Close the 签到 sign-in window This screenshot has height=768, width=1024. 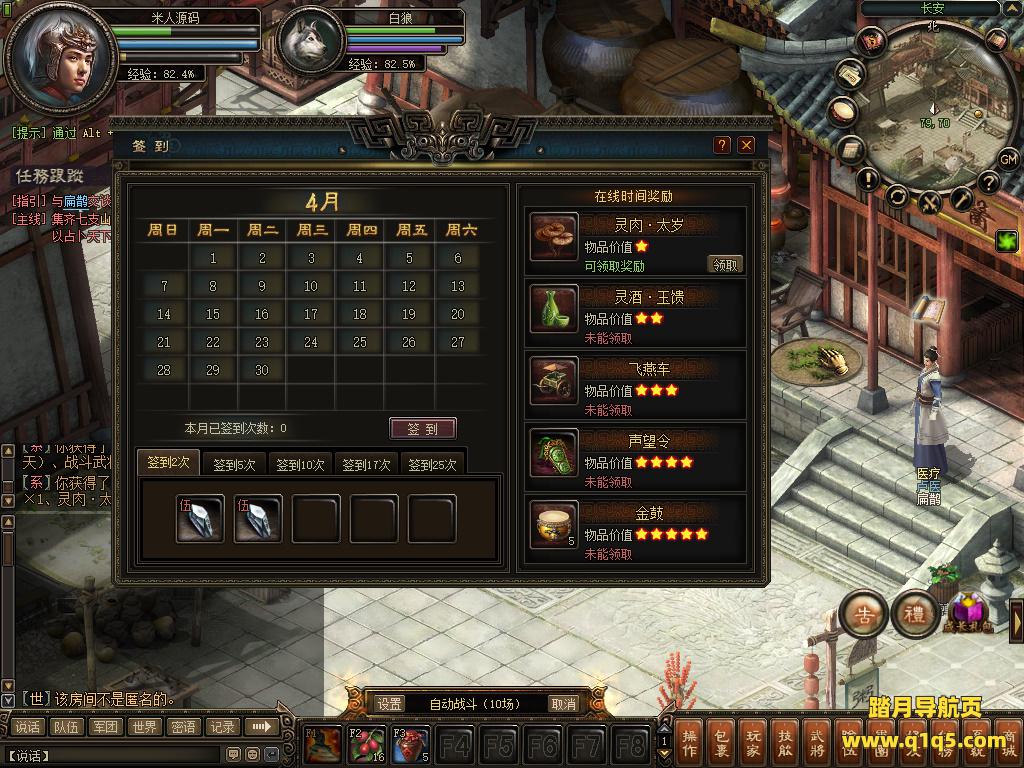pyautogui.click(x=746, y=145)
